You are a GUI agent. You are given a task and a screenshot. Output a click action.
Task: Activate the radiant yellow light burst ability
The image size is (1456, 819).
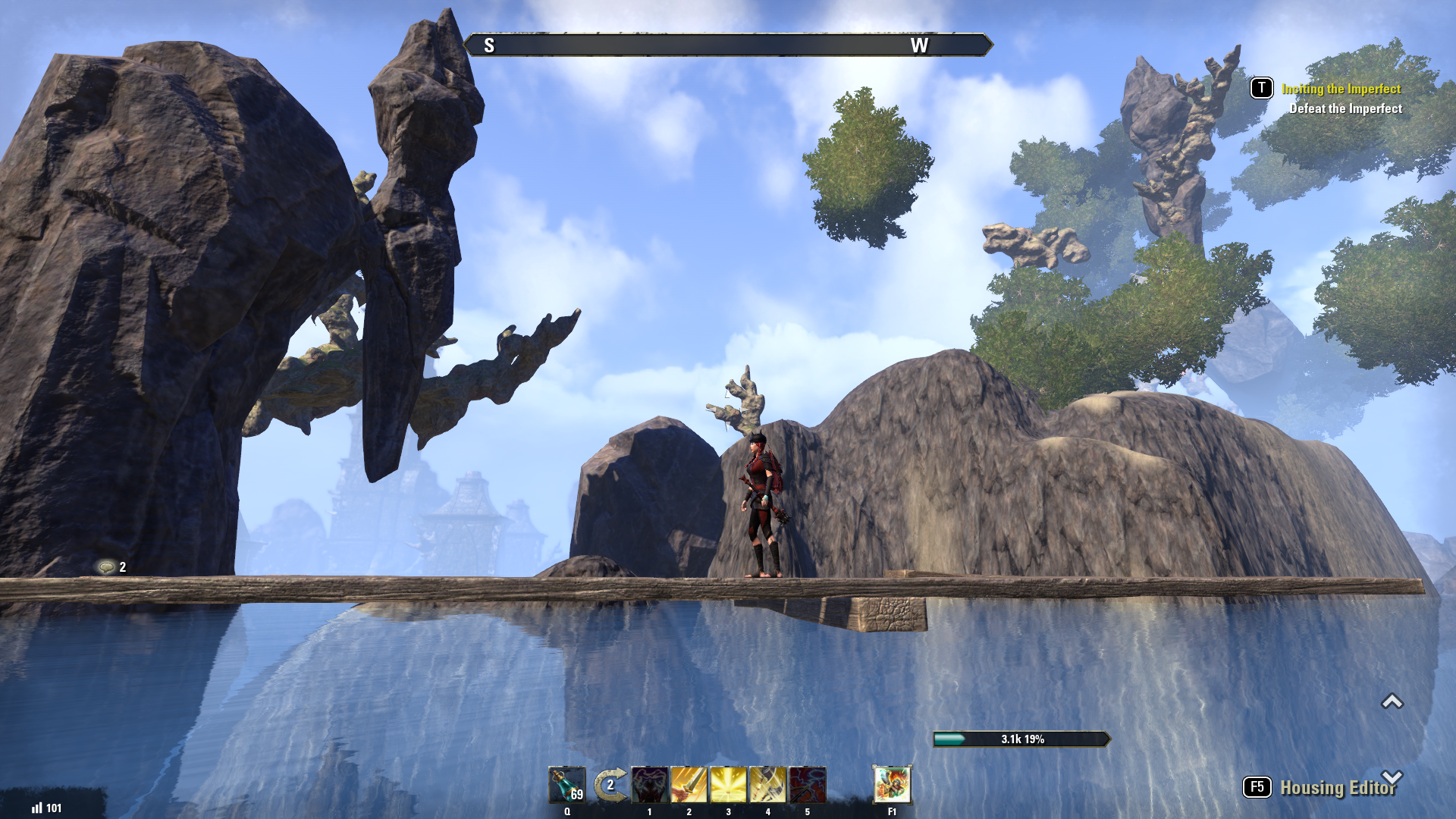click(x=728, y=785)
